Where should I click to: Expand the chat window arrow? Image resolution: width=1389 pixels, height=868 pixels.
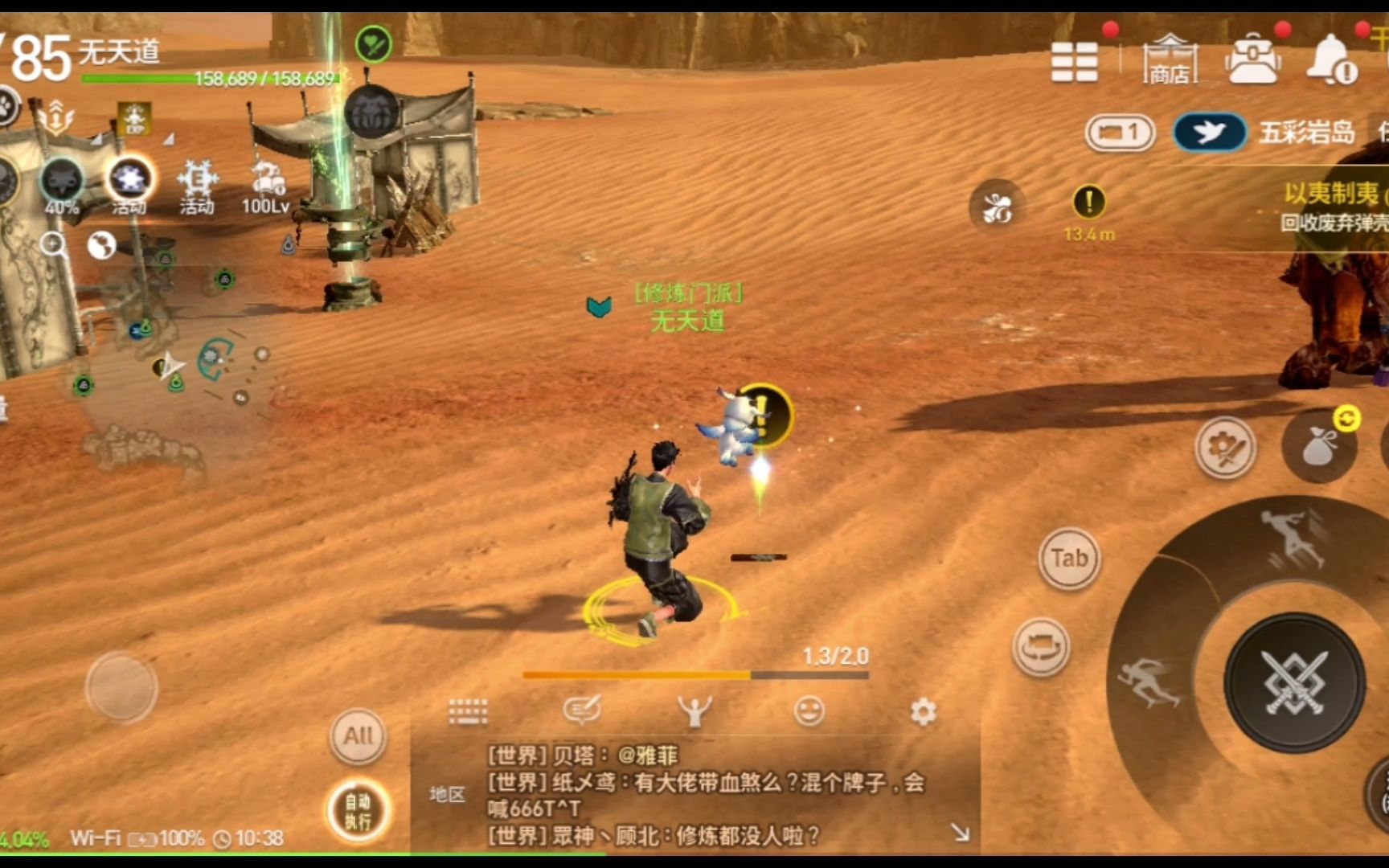pyautogui.click(x=960, y=833)
